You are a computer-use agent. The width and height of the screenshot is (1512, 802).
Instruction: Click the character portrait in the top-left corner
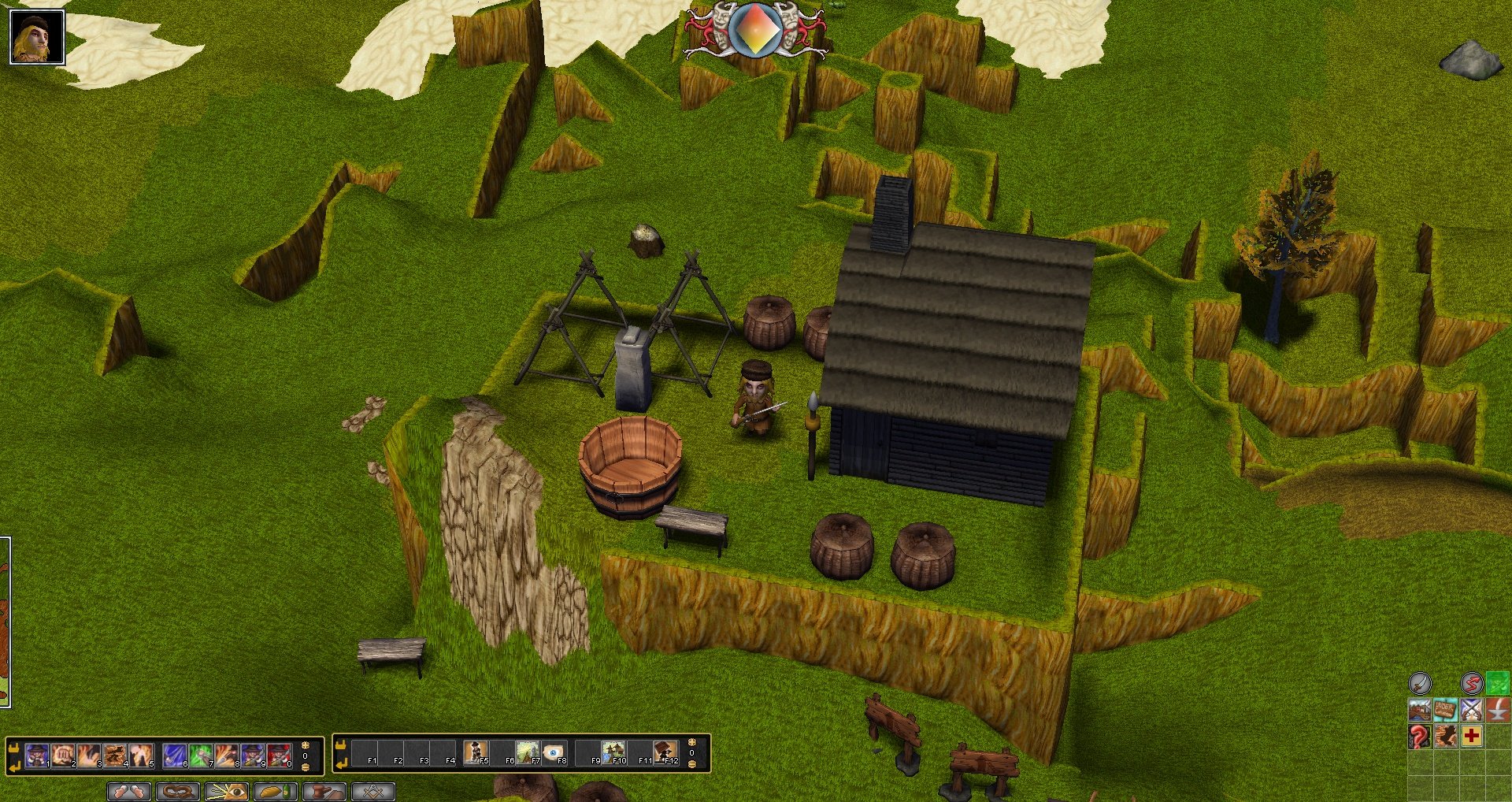click(x=36, y=35)
